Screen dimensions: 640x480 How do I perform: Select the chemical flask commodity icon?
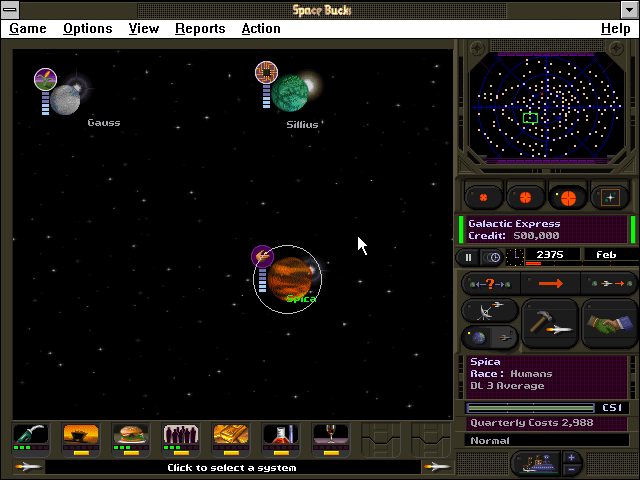(x=280, y=435)
